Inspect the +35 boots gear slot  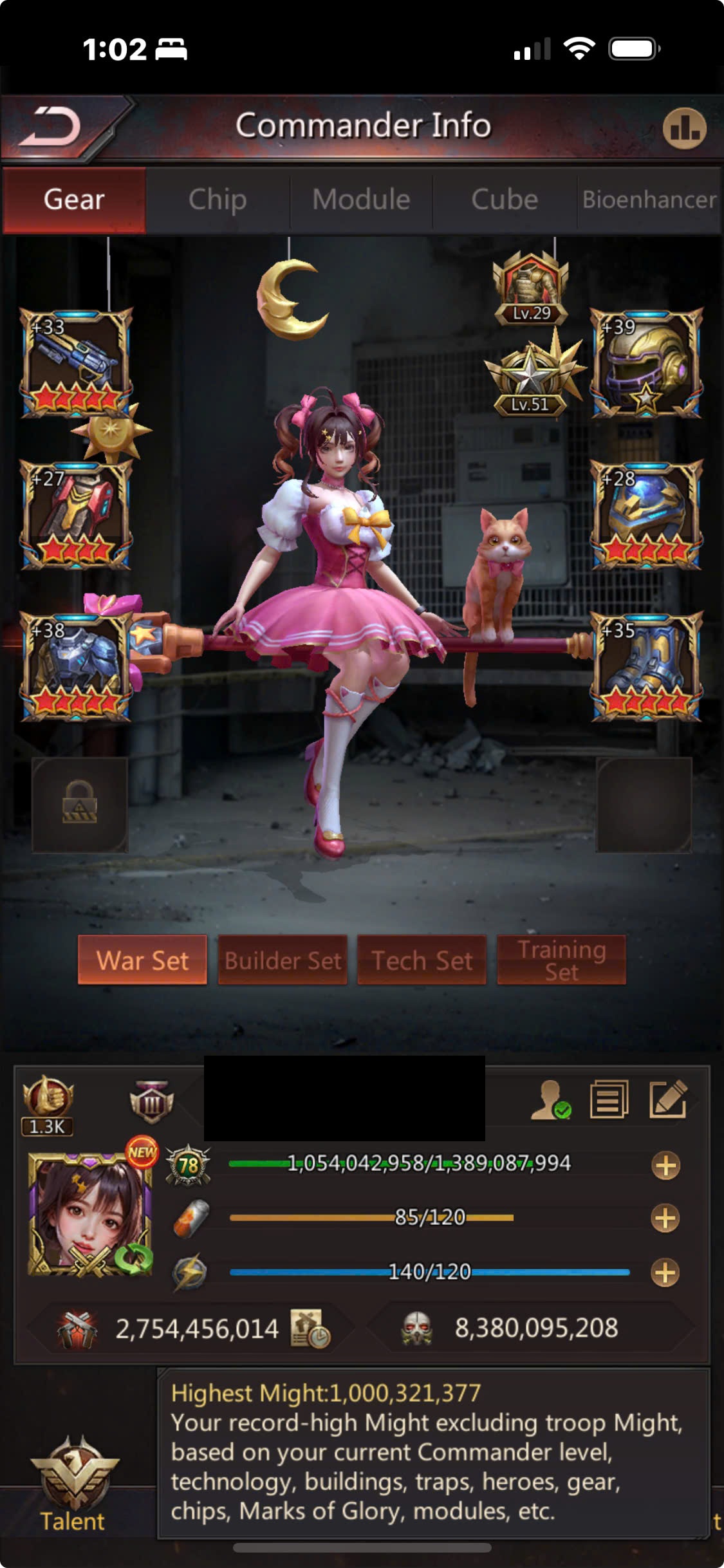646,666
